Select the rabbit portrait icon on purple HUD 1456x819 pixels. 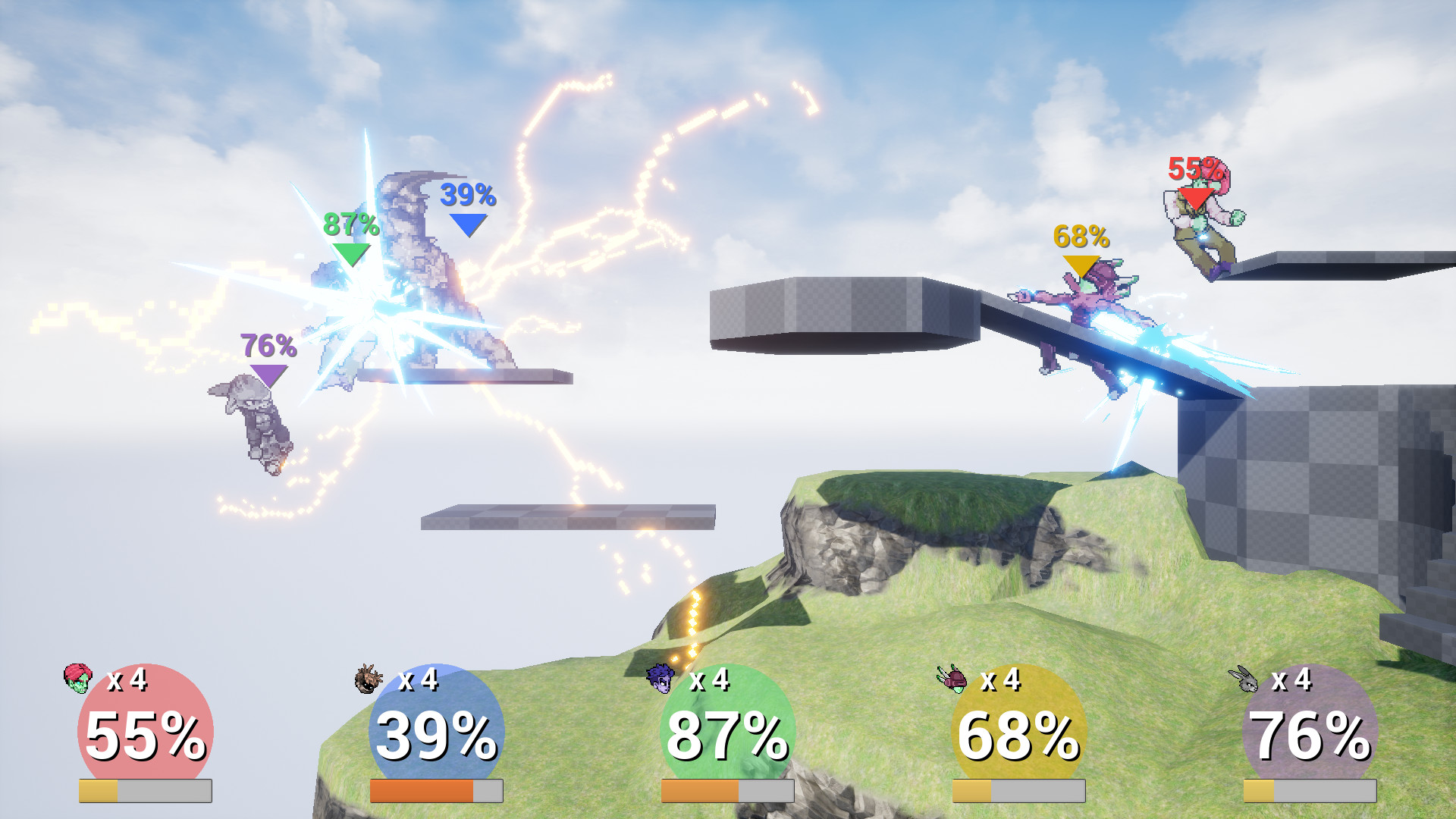point(1246,681)
